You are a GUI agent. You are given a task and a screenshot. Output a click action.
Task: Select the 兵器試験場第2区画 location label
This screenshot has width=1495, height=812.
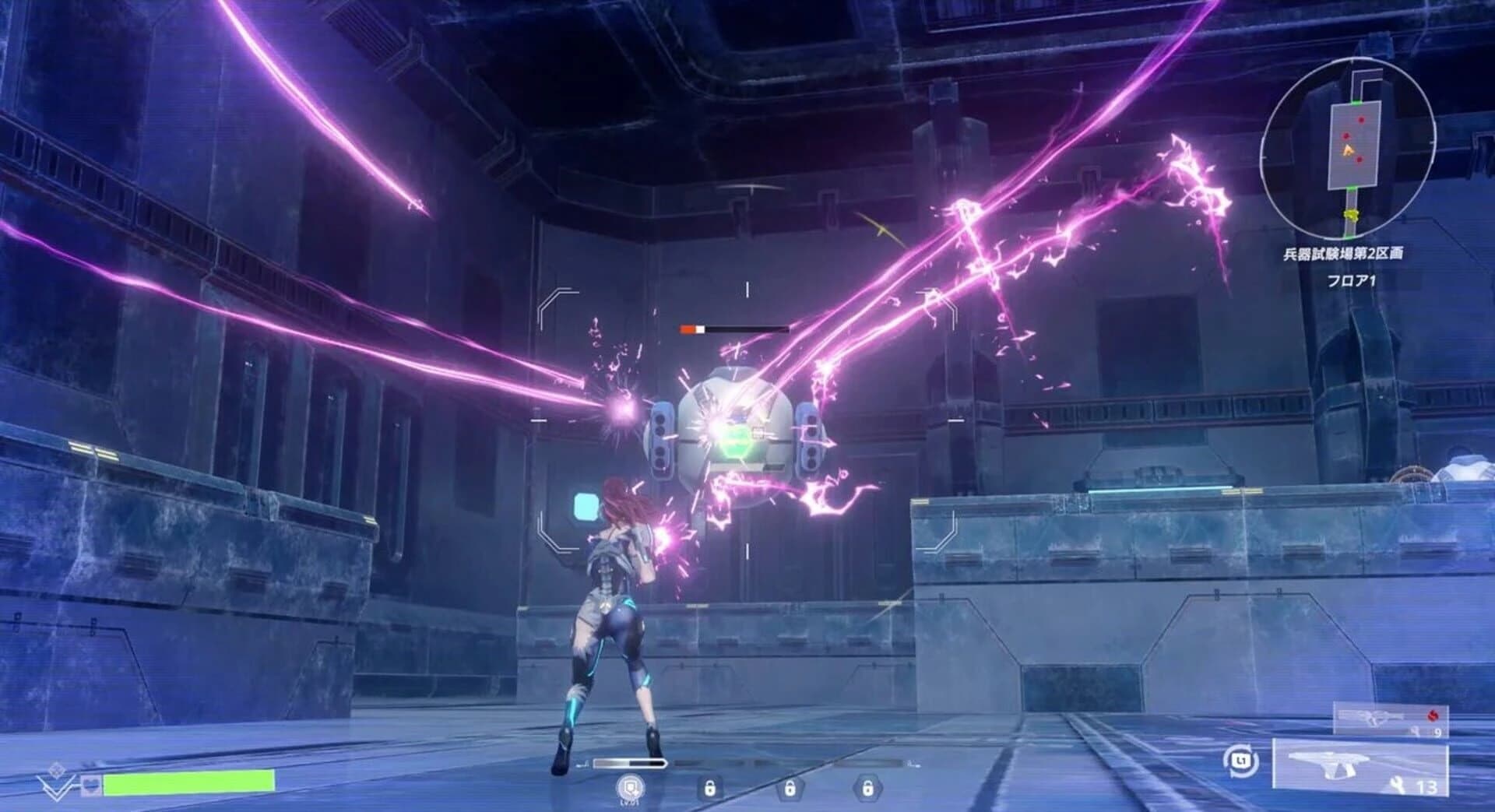click(x=1345, y=253)
